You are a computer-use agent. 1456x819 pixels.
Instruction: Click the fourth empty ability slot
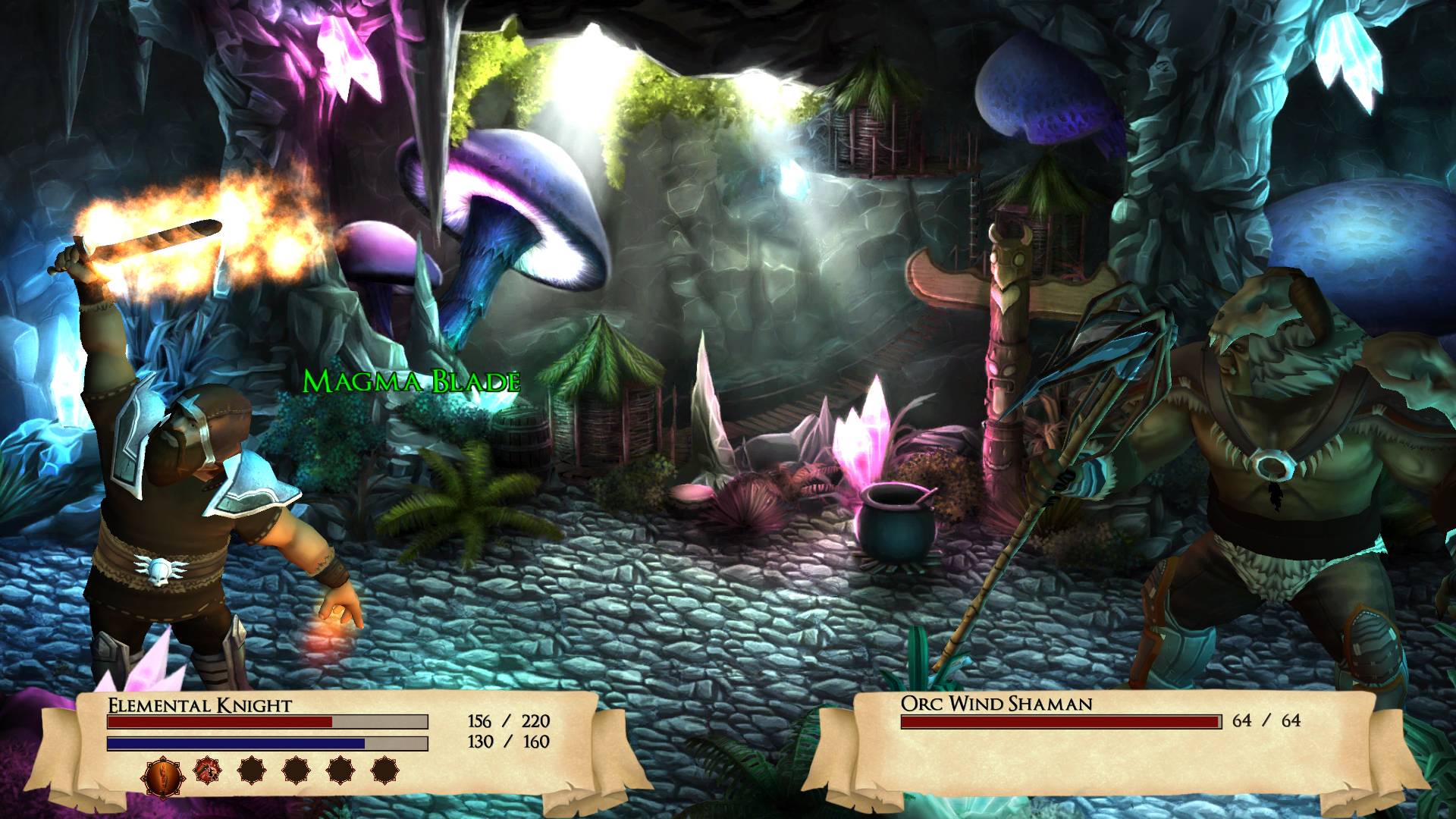pos(294,772)
